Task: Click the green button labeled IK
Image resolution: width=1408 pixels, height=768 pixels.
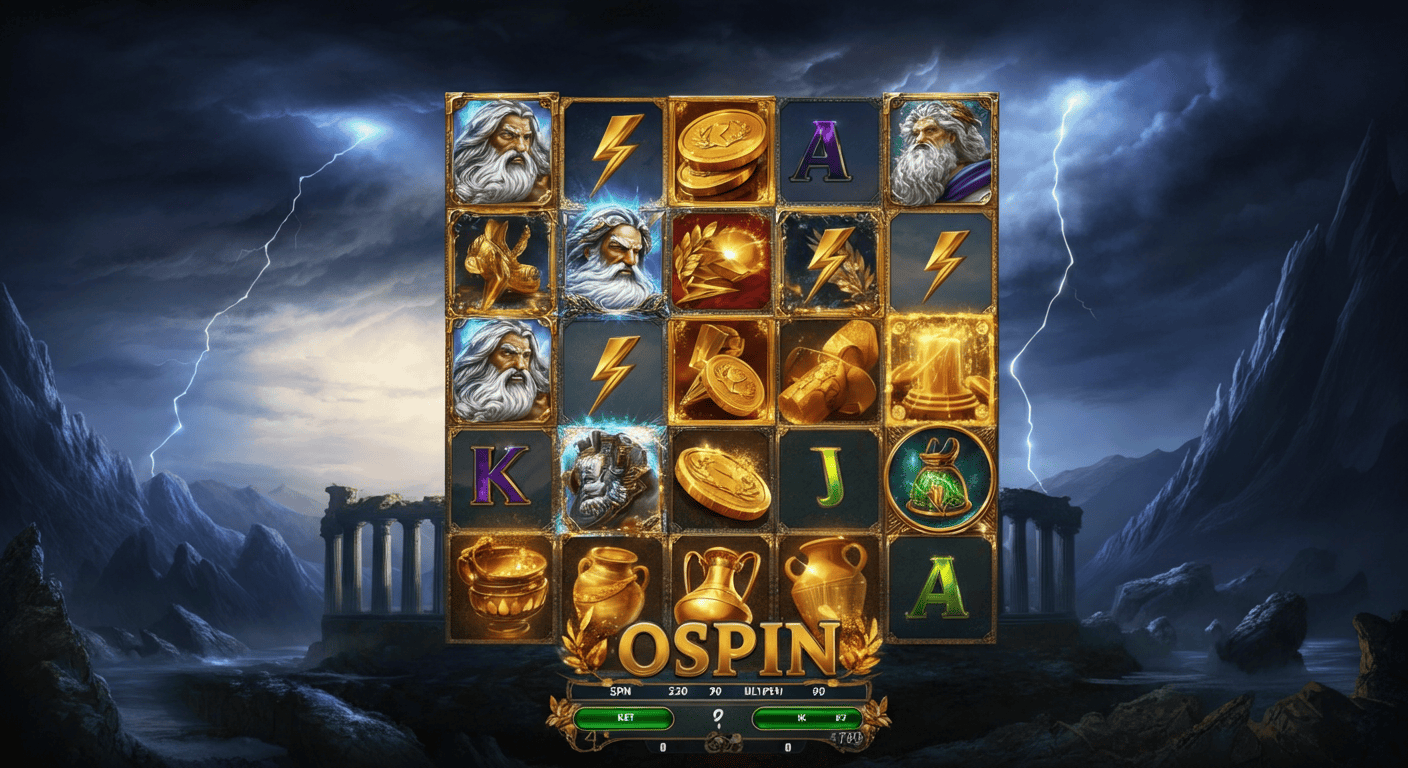Action: (x=806, y=717)
